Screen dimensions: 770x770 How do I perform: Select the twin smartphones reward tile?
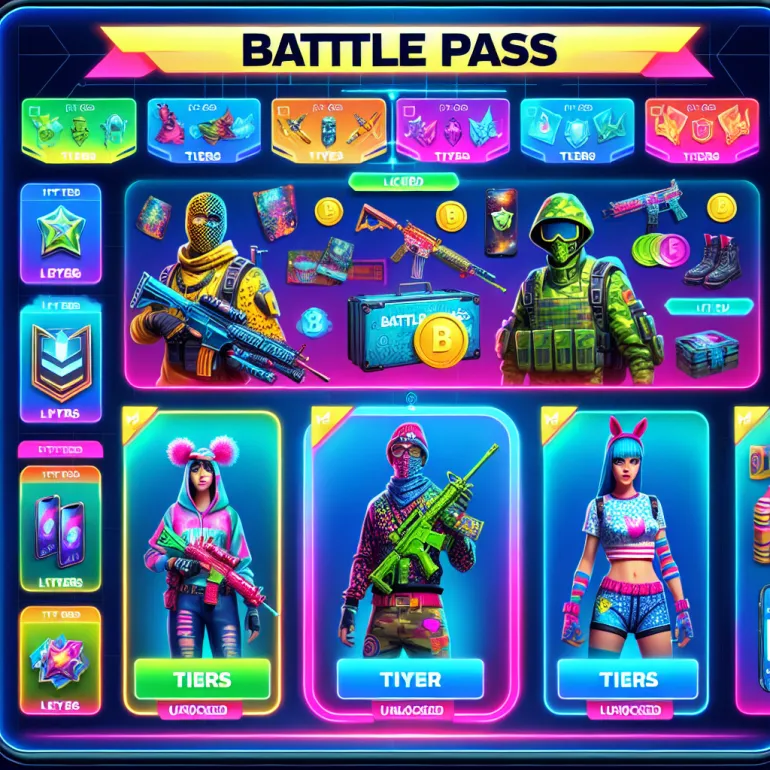[x=60, y=526]
